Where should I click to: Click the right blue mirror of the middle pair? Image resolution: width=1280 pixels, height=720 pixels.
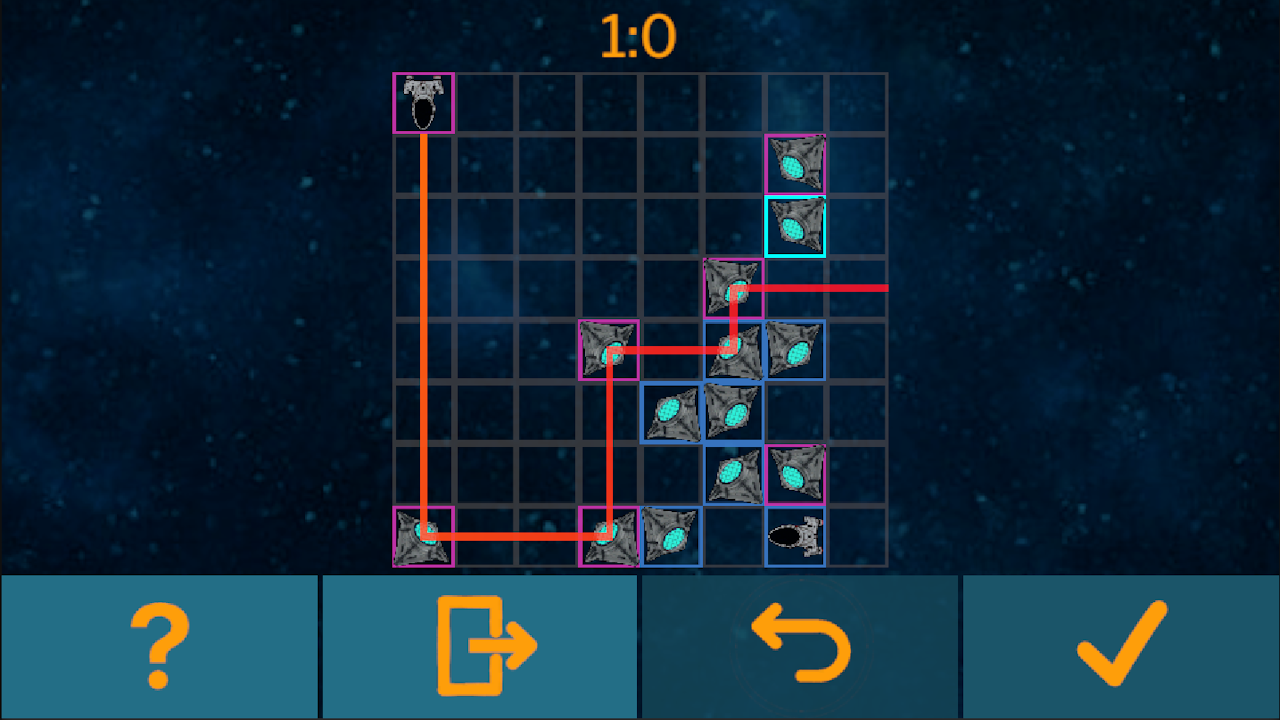pyautogui.click(x=733, y=411)
